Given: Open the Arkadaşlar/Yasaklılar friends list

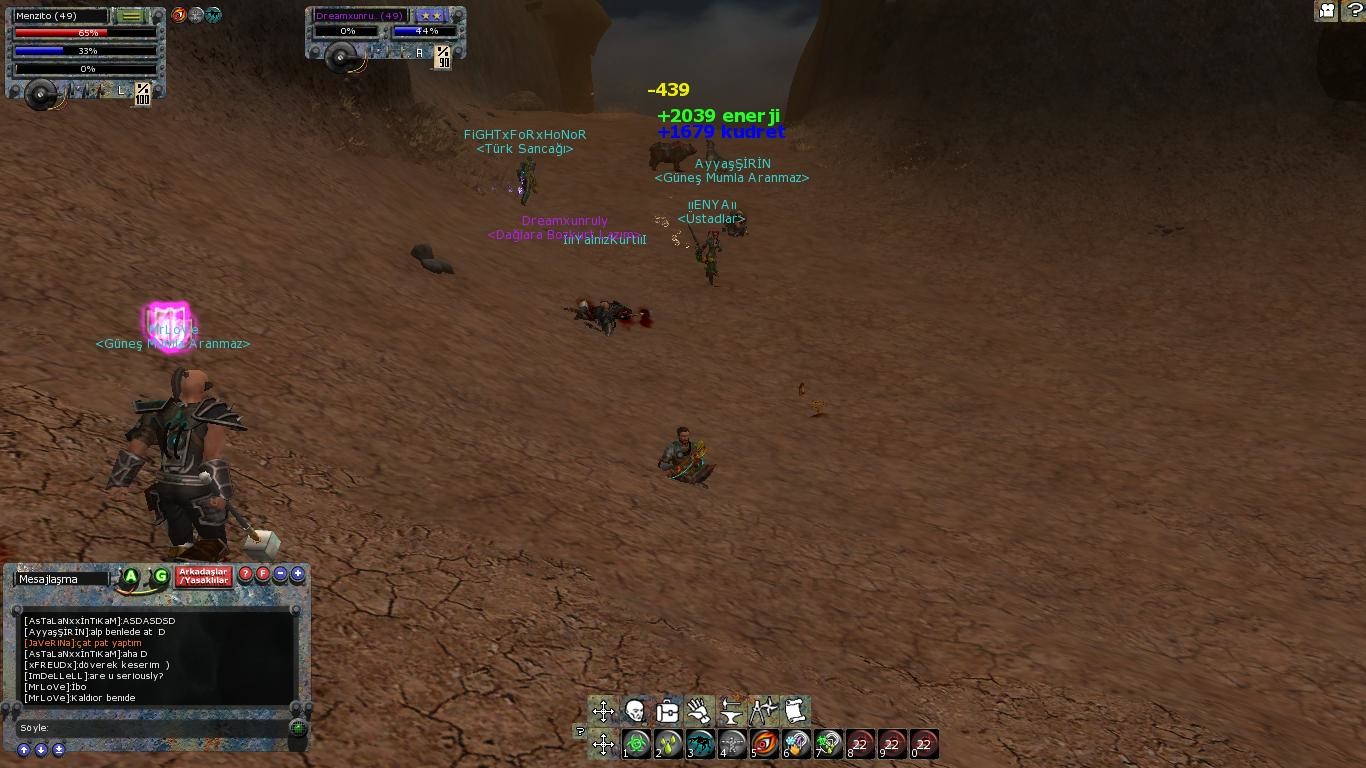Looking at the screenshot, I should point(204,576).
